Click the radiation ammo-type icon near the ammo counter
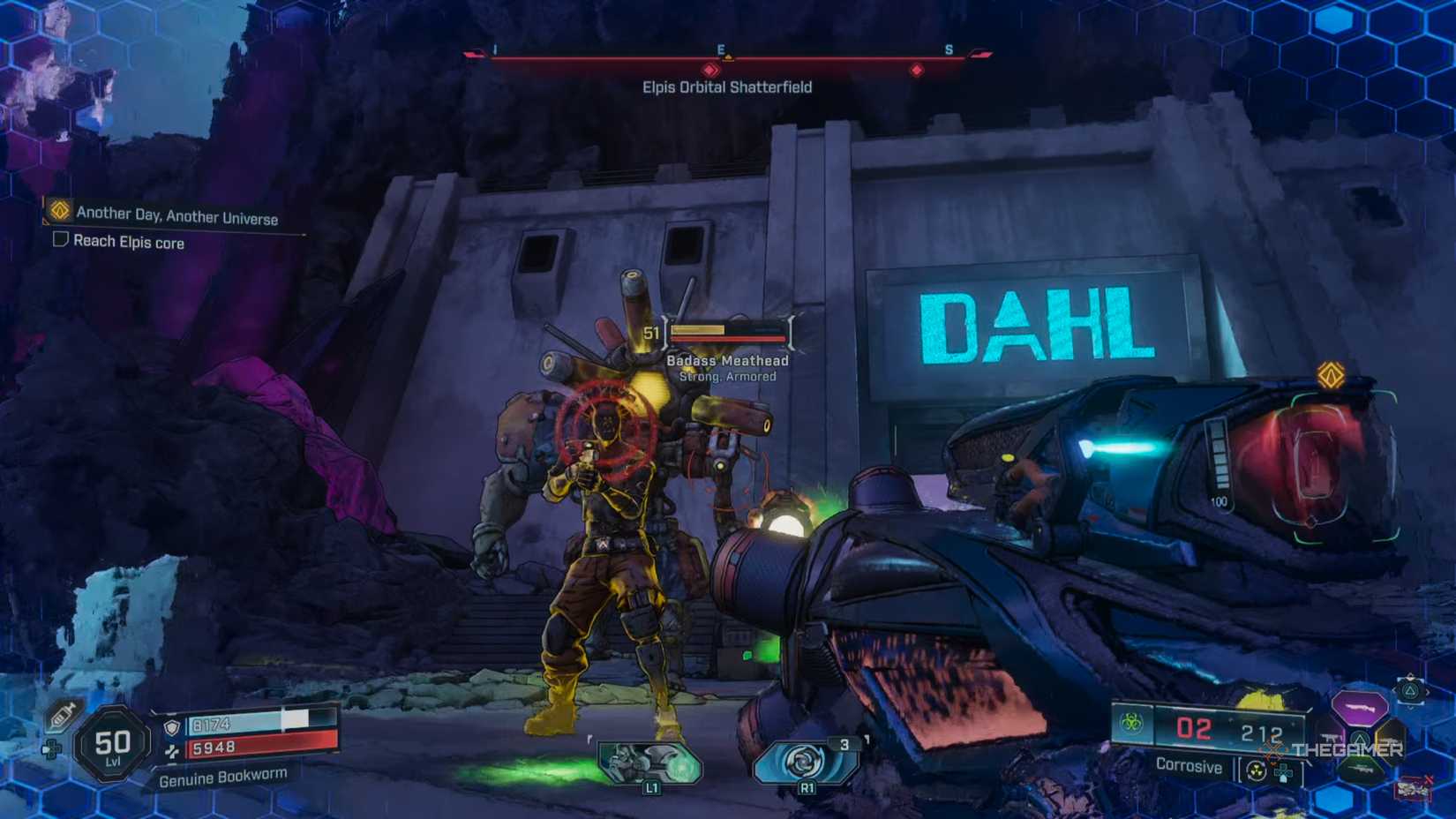The height and width of the screenshot is (819, 1456). [1256, 770]
